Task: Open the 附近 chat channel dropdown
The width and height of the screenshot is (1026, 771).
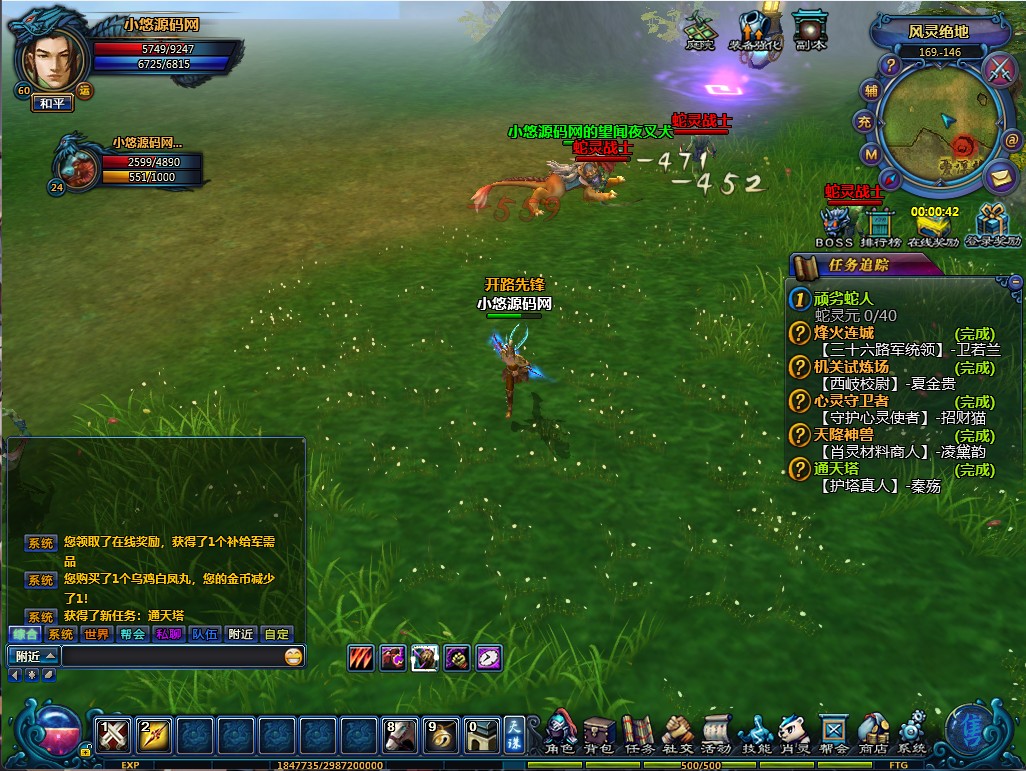Action: click(34, 657)
